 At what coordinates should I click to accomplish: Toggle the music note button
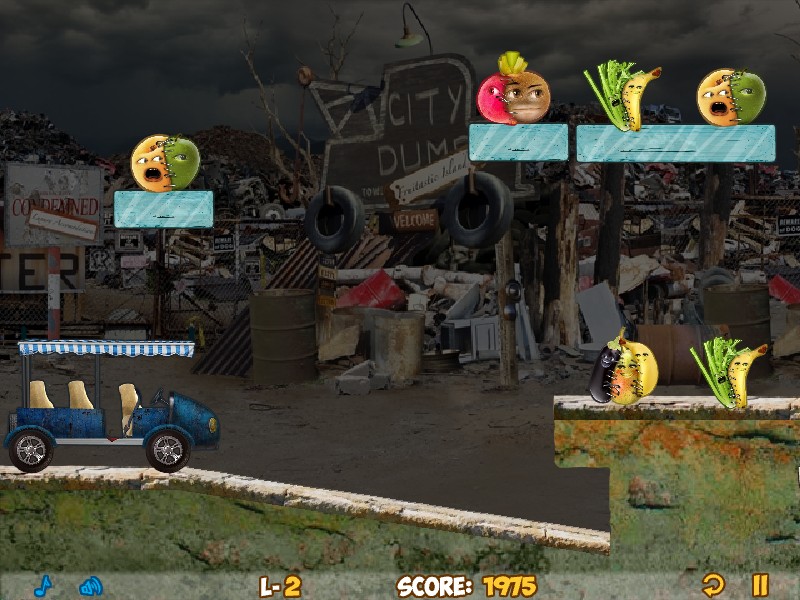tap(42, 586)
